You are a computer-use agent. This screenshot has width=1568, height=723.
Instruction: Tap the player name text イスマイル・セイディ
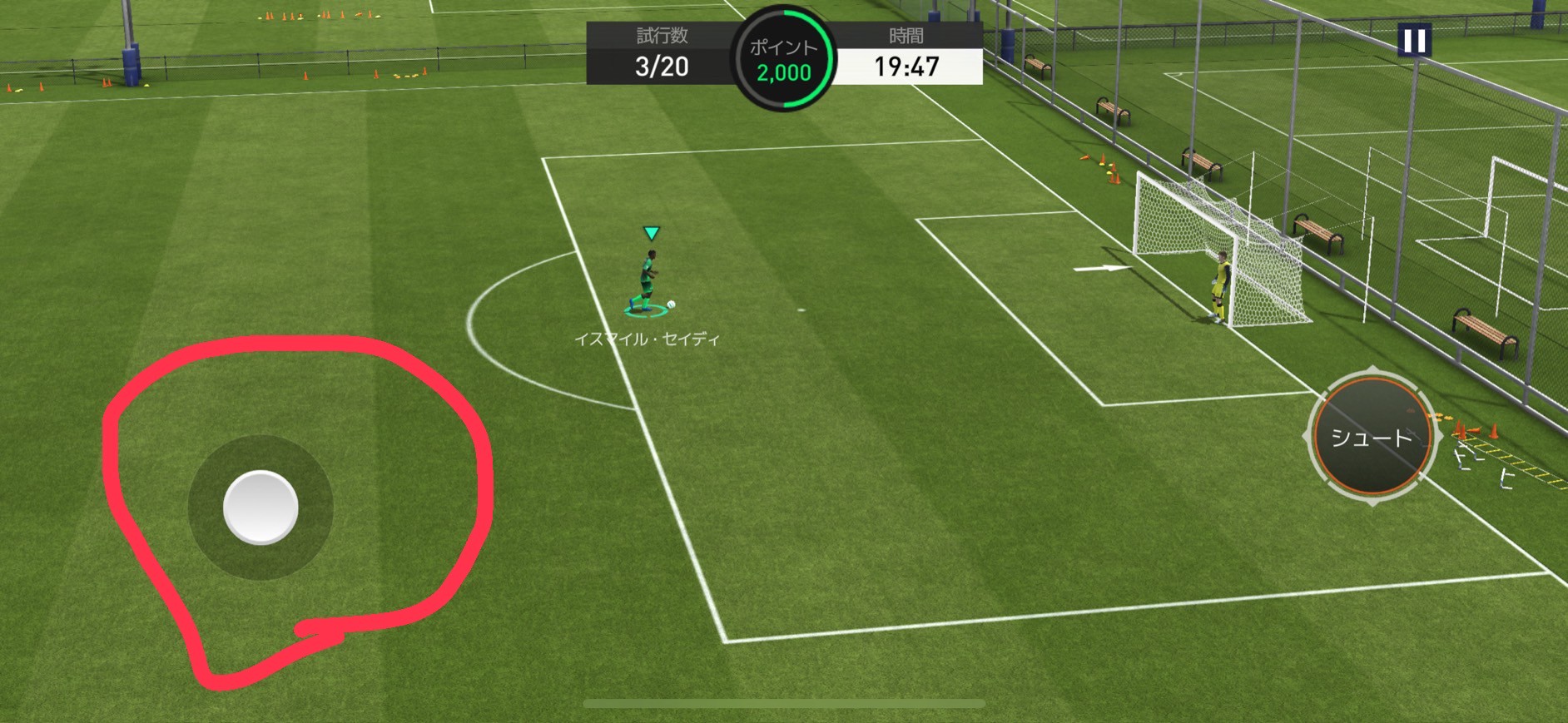point(648,338)
